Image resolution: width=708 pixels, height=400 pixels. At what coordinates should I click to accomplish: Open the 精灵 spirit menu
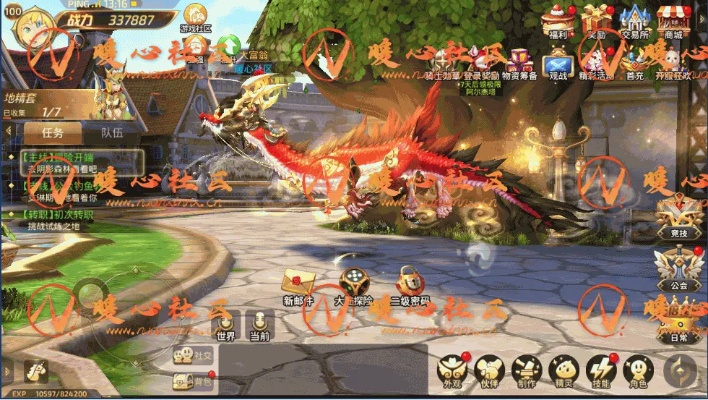click(x=564, y=370)
